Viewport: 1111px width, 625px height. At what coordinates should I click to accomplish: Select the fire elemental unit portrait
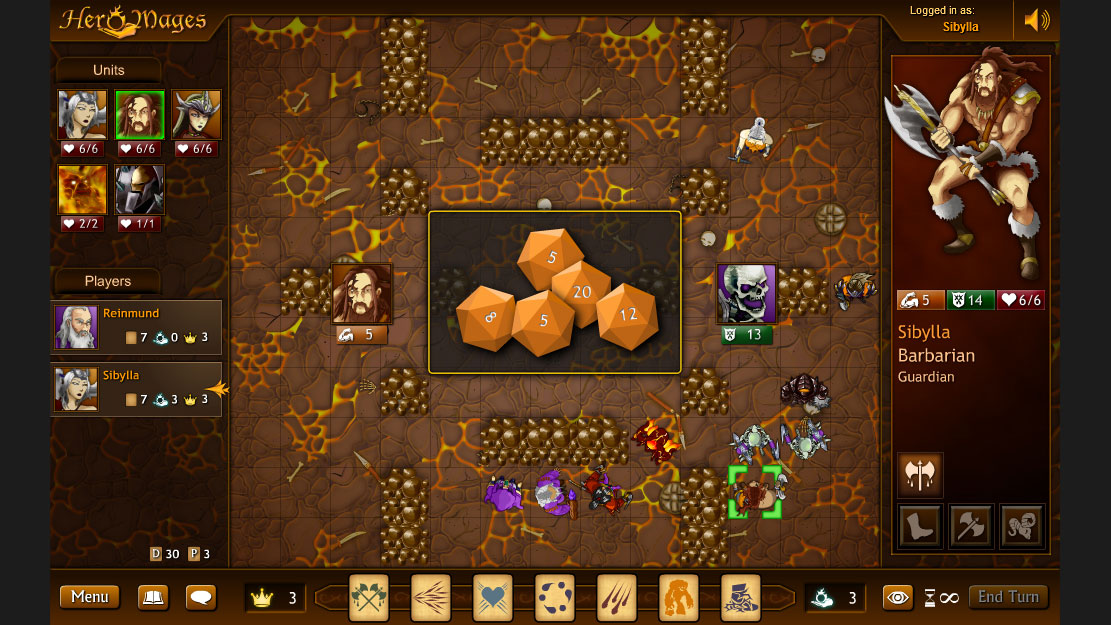click(x=82, y=190)
